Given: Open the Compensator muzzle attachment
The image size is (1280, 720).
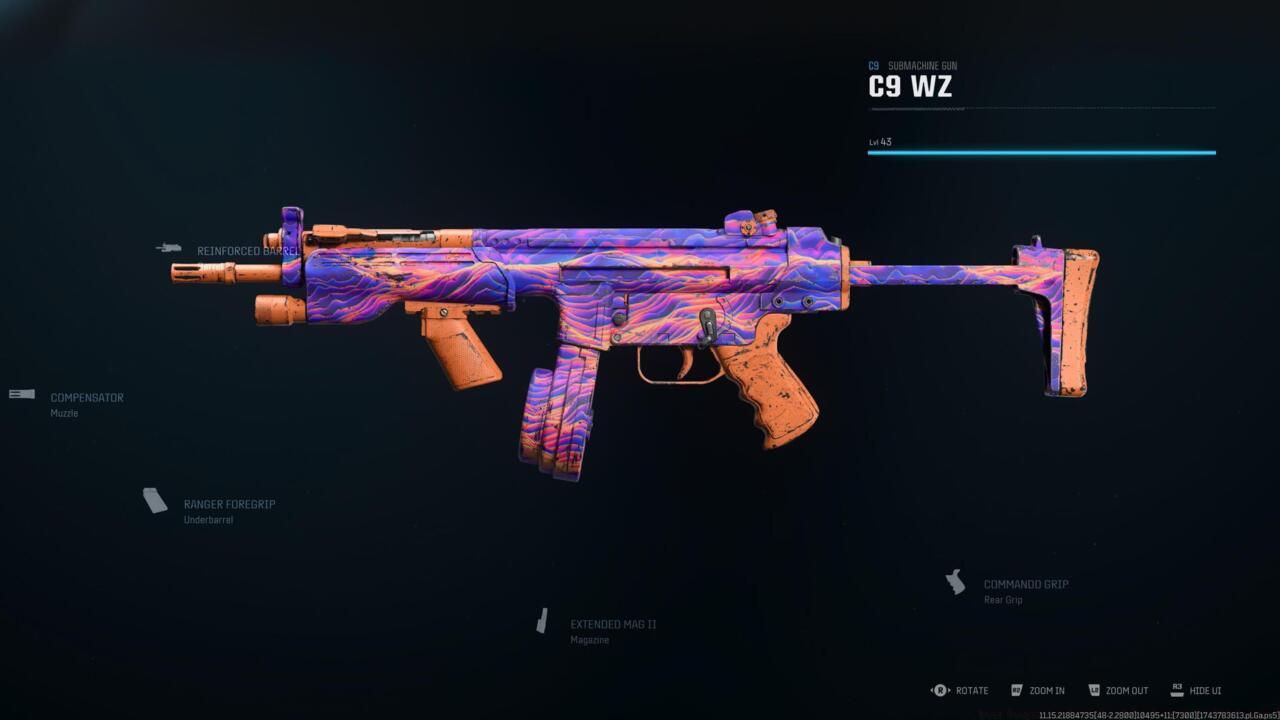Looking at the screenshot, I should coord(86,398).
